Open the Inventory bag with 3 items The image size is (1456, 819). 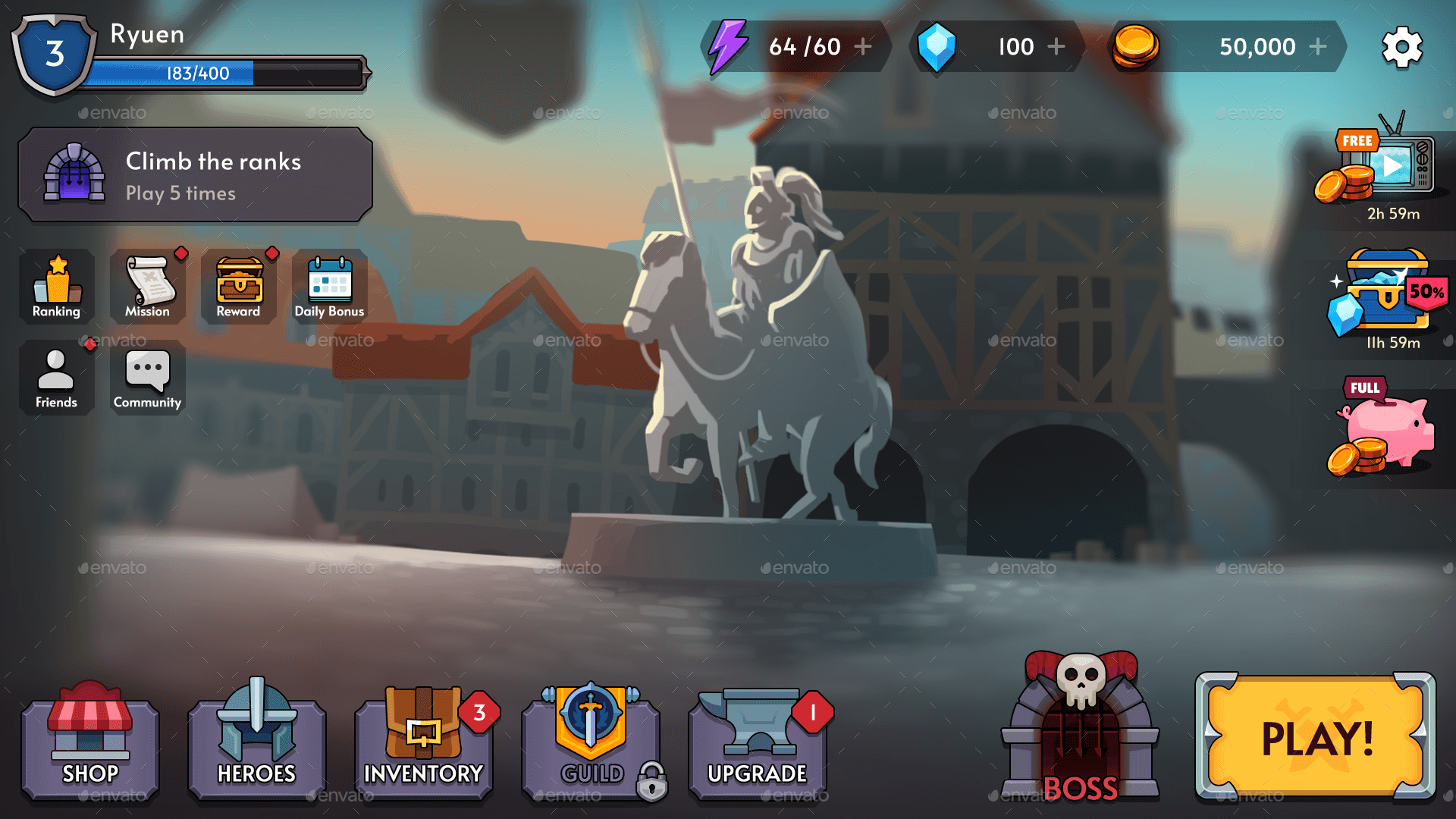pos(423,739)
